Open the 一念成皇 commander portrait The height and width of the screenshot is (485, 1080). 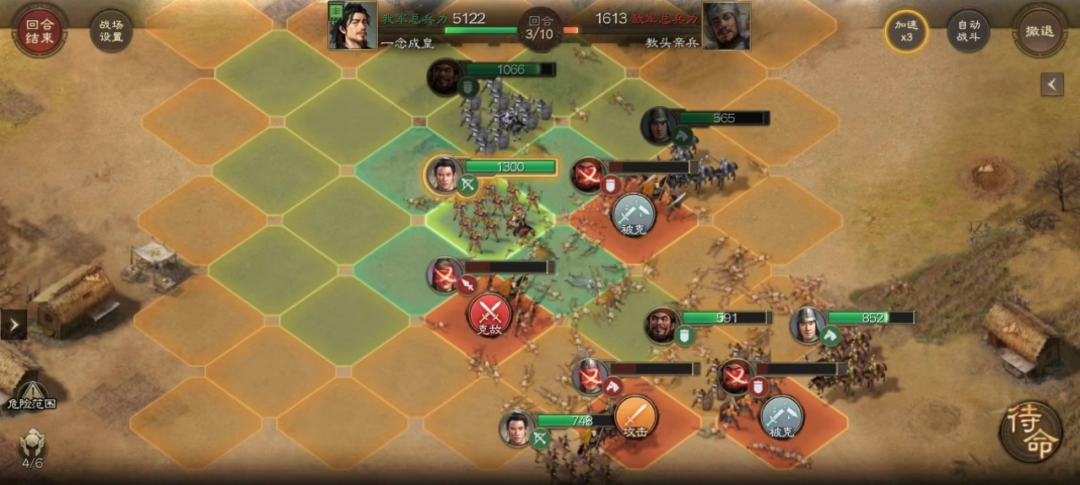[353, 26]
